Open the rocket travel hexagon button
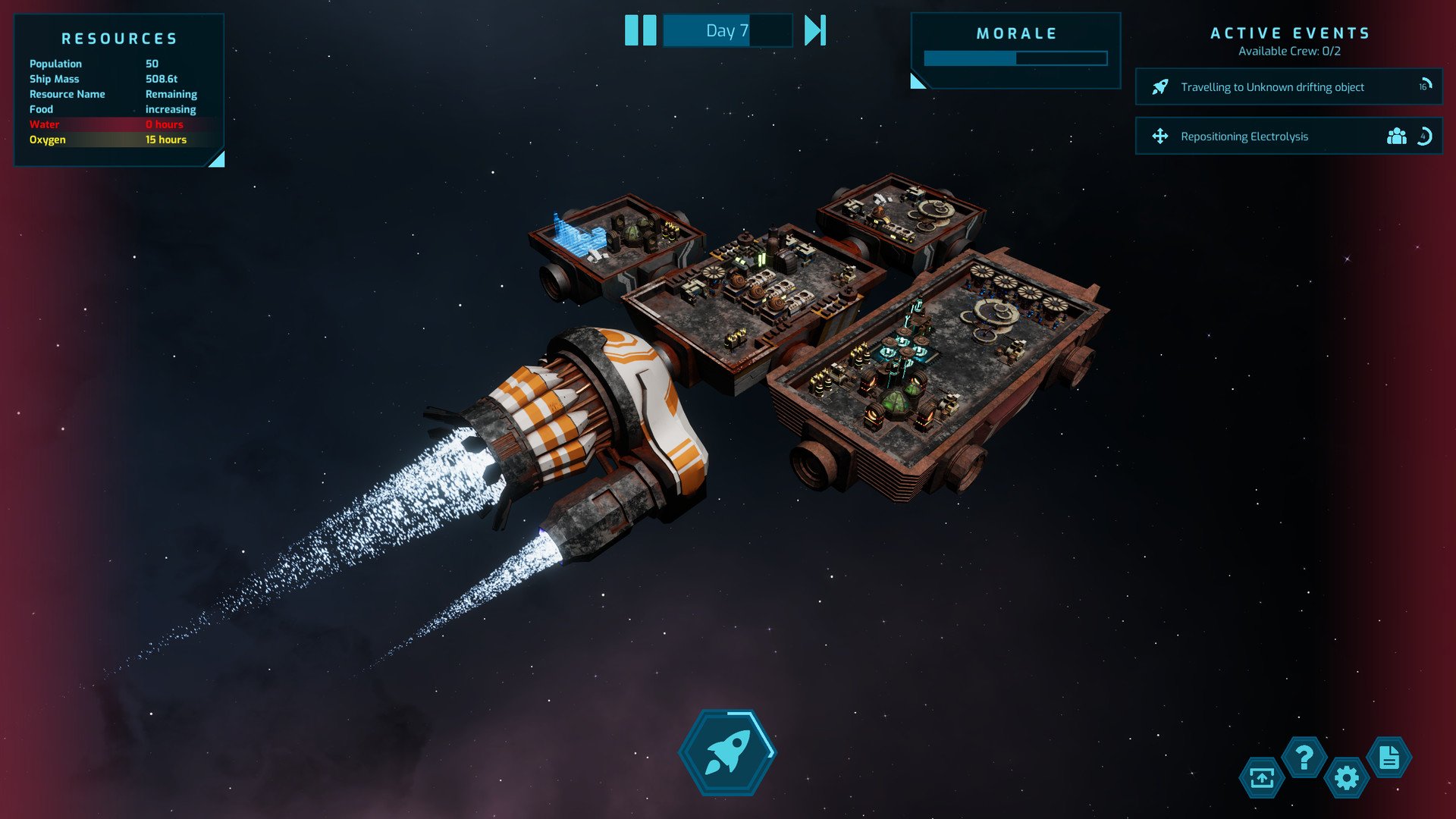The width and height of the screenshot is (1456, 819). (x=727, y=752)
